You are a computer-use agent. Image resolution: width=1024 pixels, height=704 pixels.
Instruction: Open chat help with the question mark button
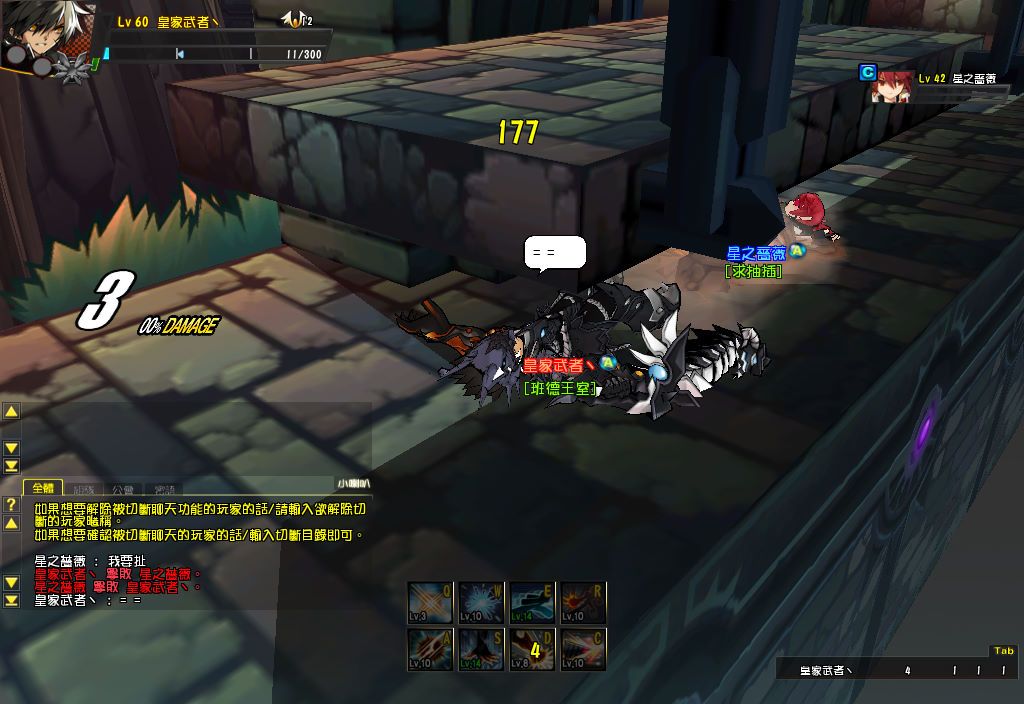[x=11, y=505]
